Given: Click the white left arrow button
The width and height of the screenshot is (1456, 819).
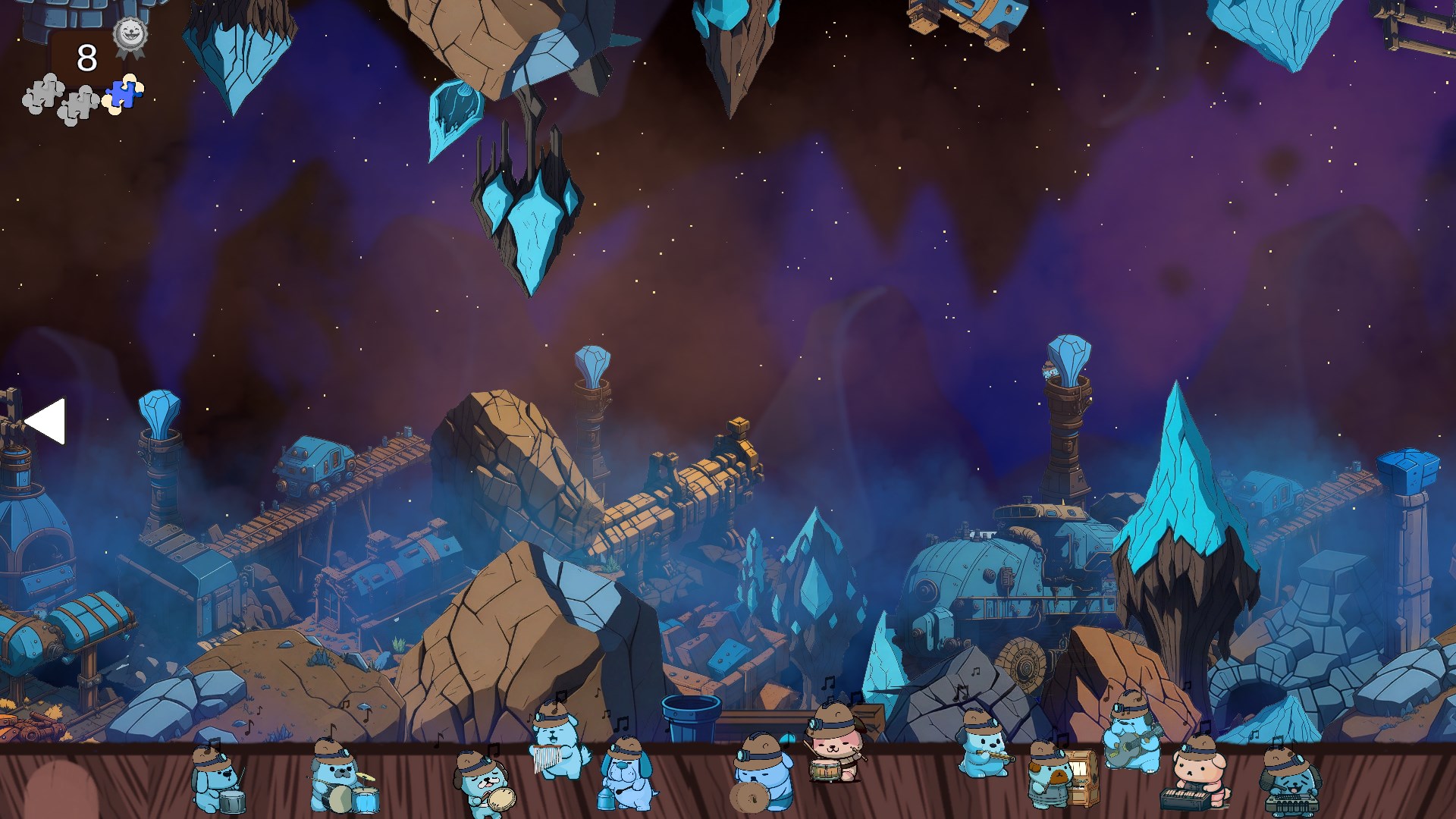Looking at the screenshot, I should click(x=45, y=421).
